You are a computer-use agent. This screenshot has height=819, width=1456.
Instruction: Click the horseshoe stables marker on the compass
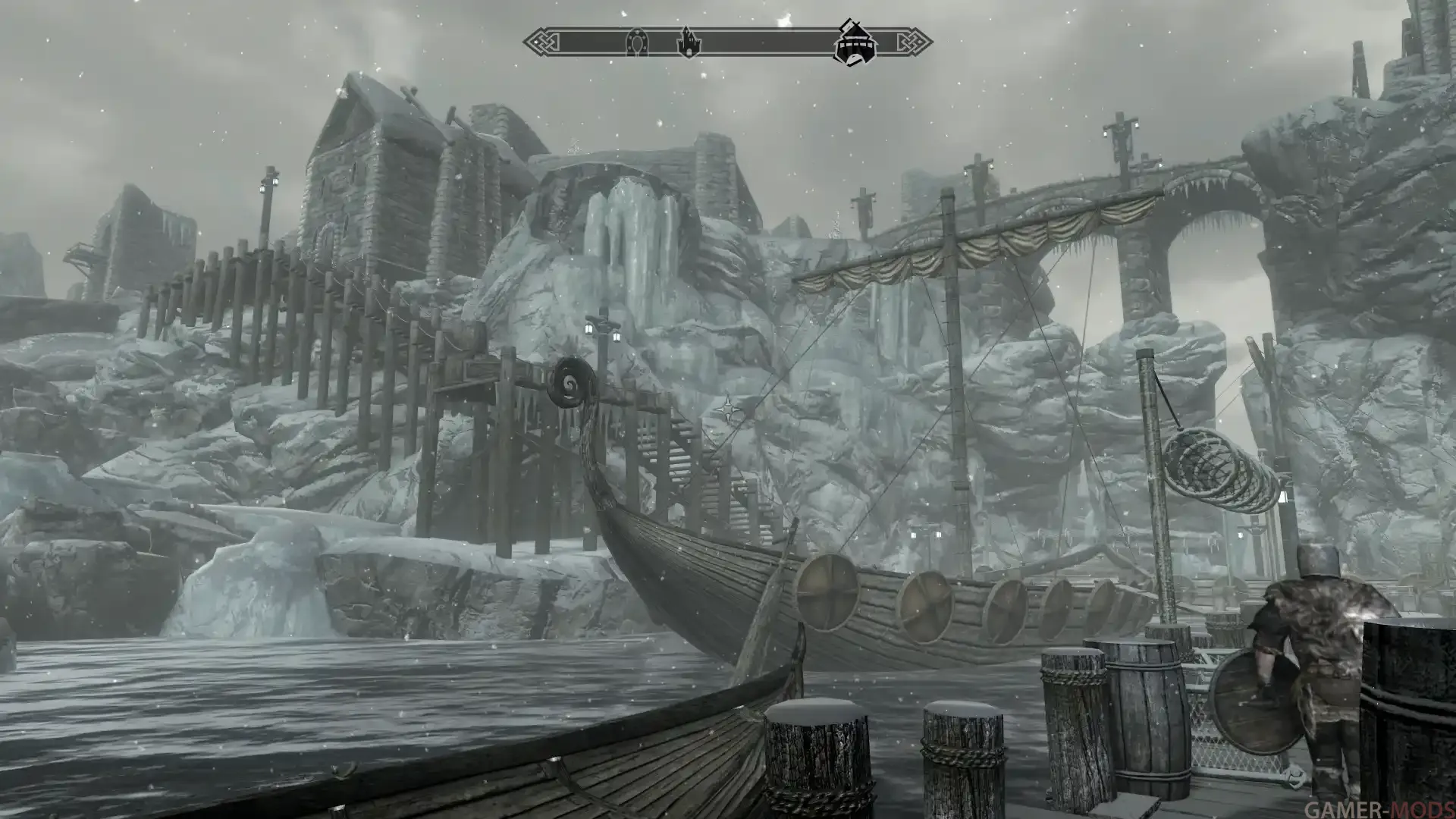[636, 44]
